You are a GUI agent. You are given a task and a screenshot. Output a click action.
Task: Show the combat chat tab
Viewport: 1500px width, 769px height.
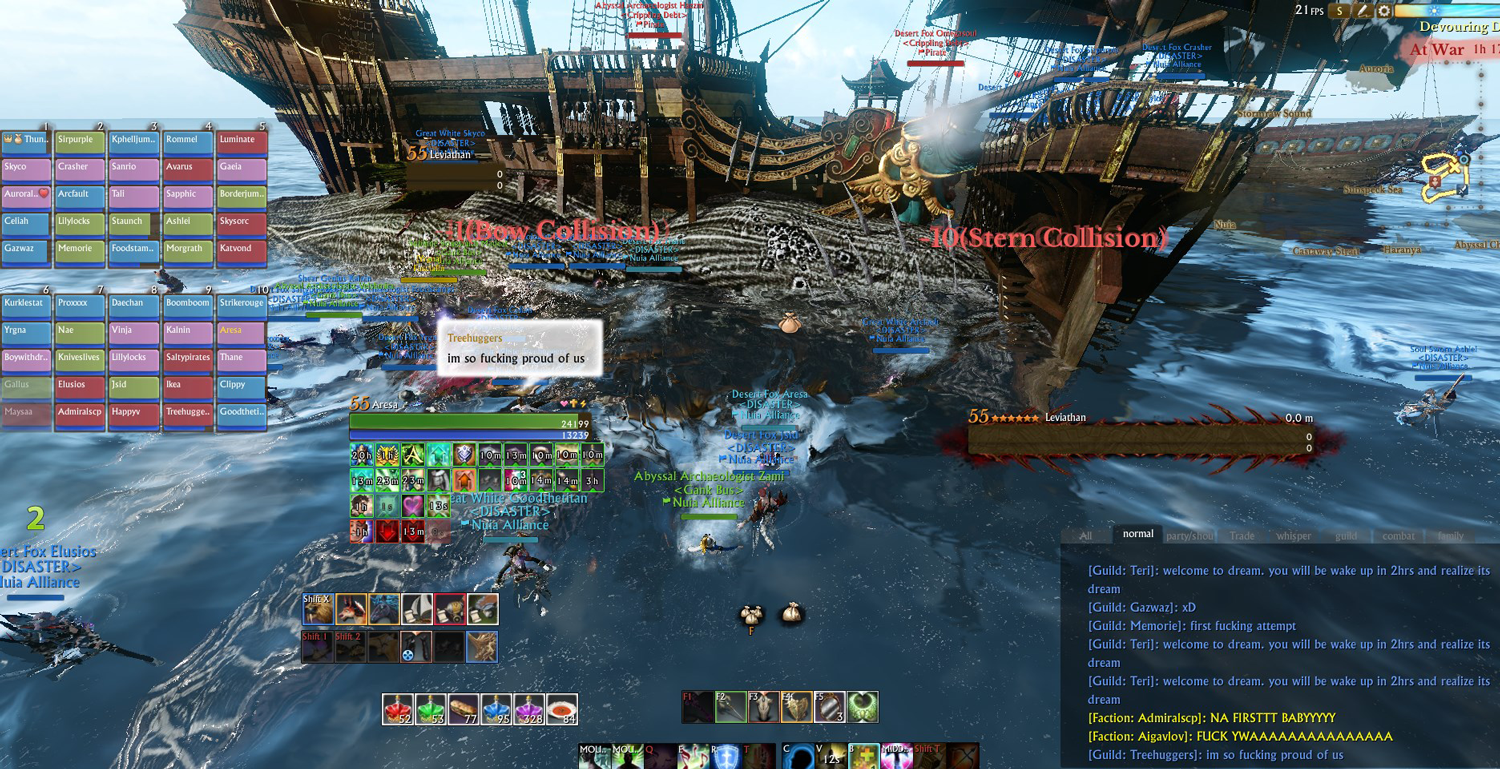[1398, 536]
